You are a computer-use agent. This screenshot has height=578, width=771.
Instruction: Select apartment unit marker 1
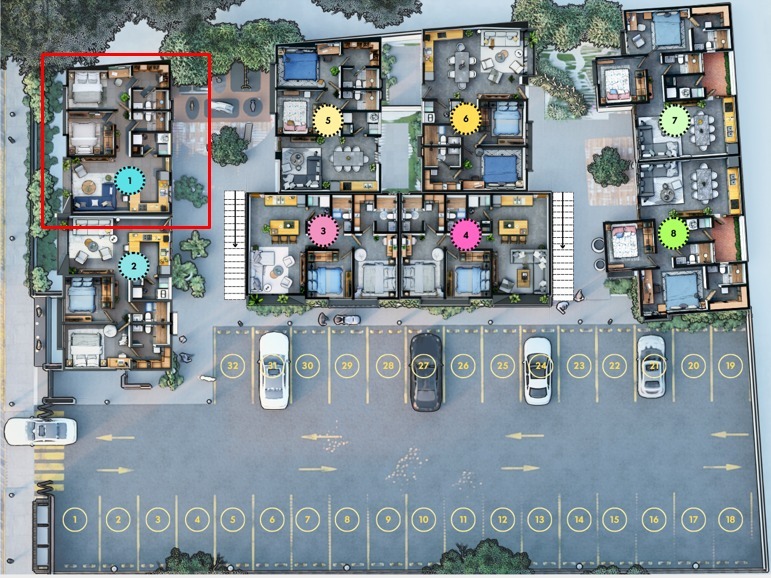coord(128,182)
